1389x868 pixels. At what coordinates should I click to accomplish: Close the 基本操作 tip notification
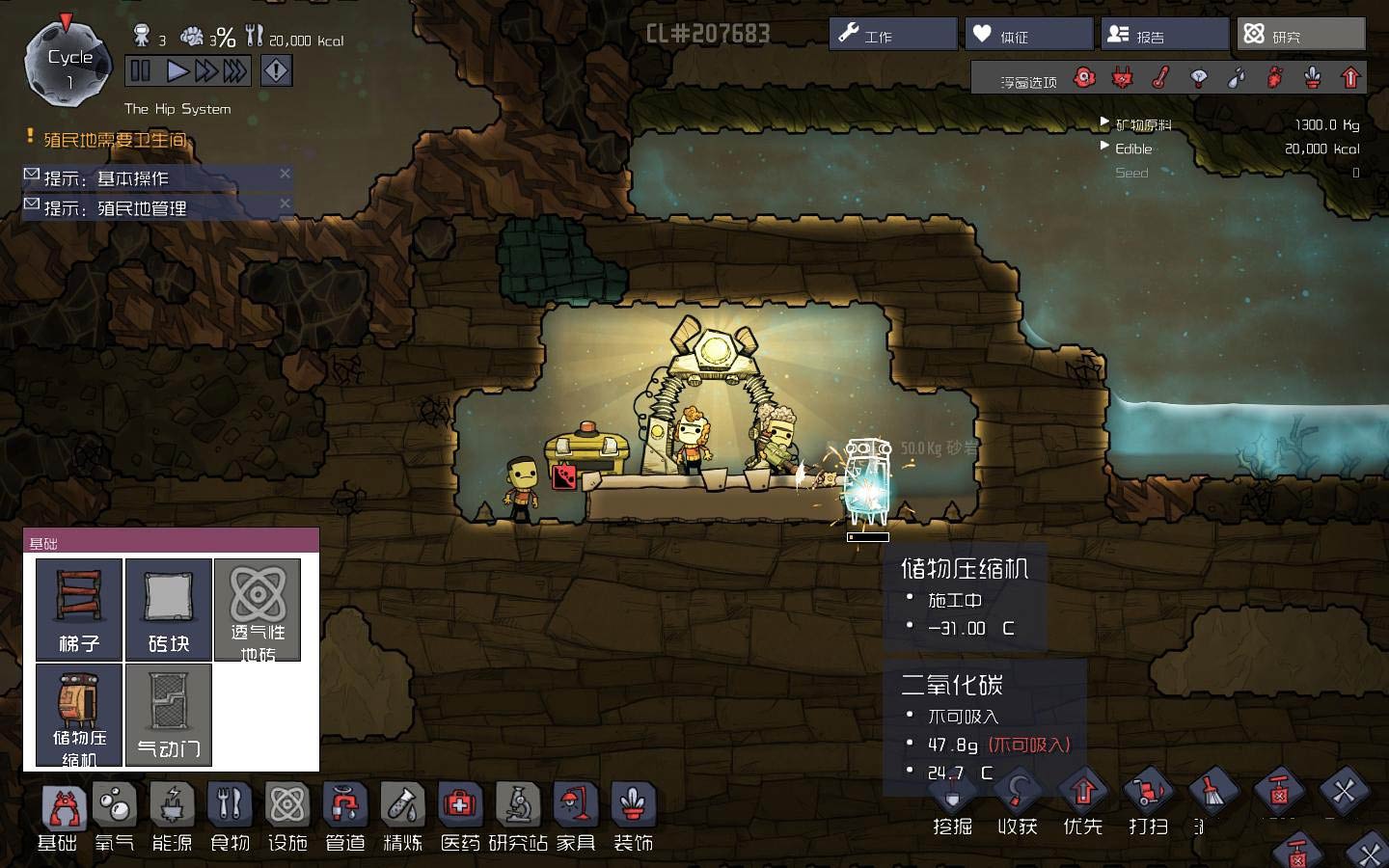285,174
